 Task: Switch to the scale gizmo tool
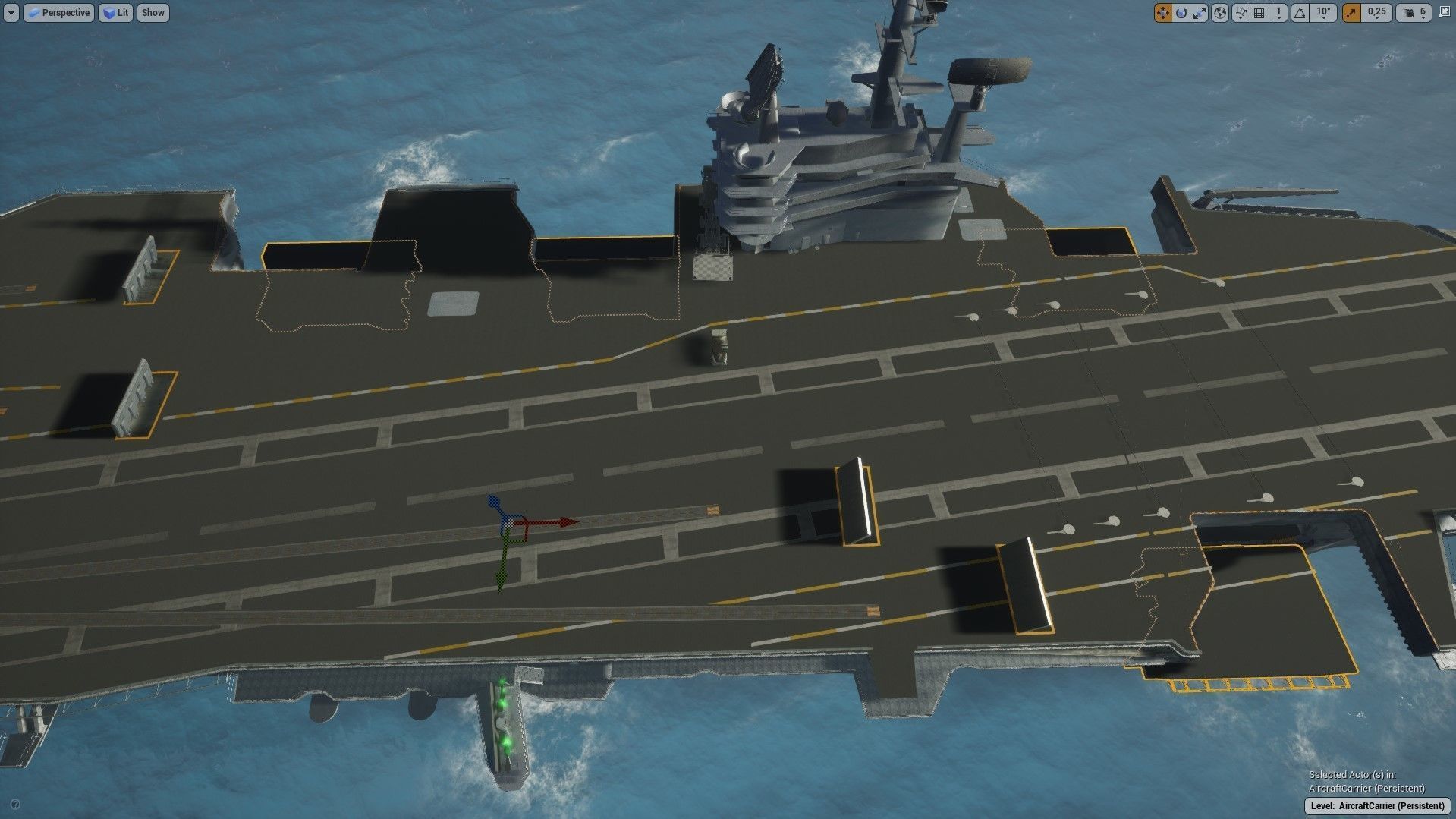pyautogui.click(x=1200, y=13)
